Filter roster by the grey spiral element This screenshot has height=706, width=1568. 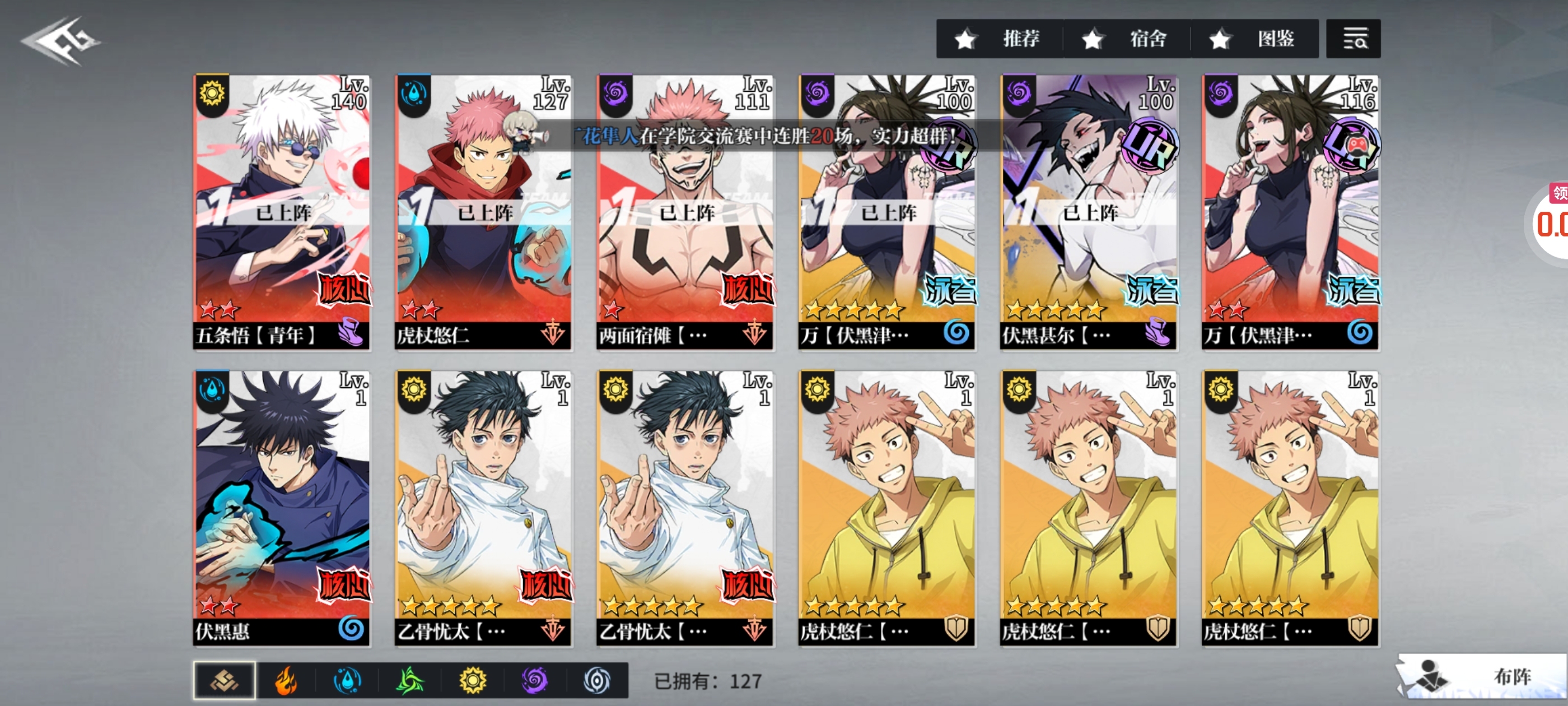[596, 680]
